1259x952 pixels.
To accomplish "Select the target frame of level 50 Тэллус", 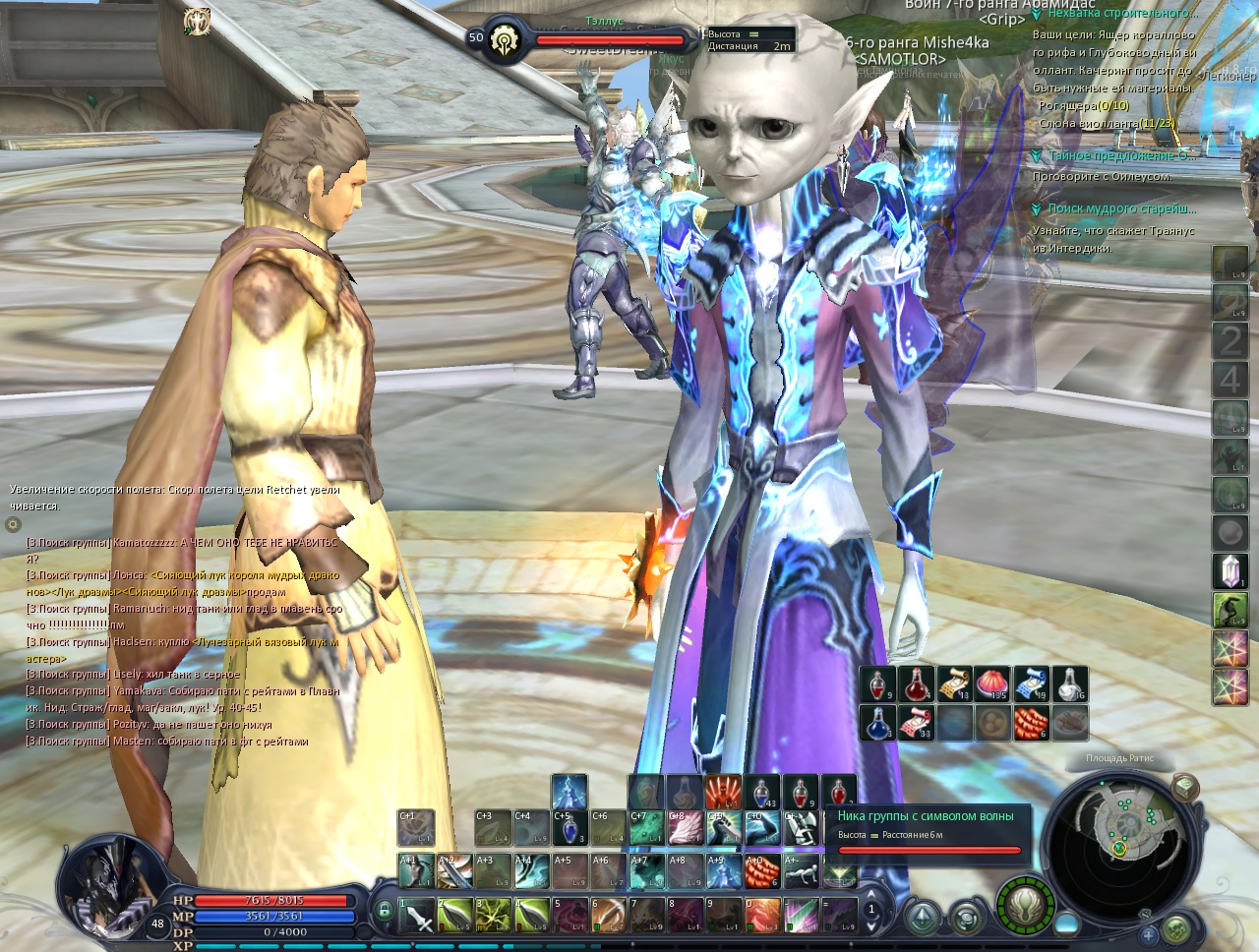I will [x=590, y=38].
